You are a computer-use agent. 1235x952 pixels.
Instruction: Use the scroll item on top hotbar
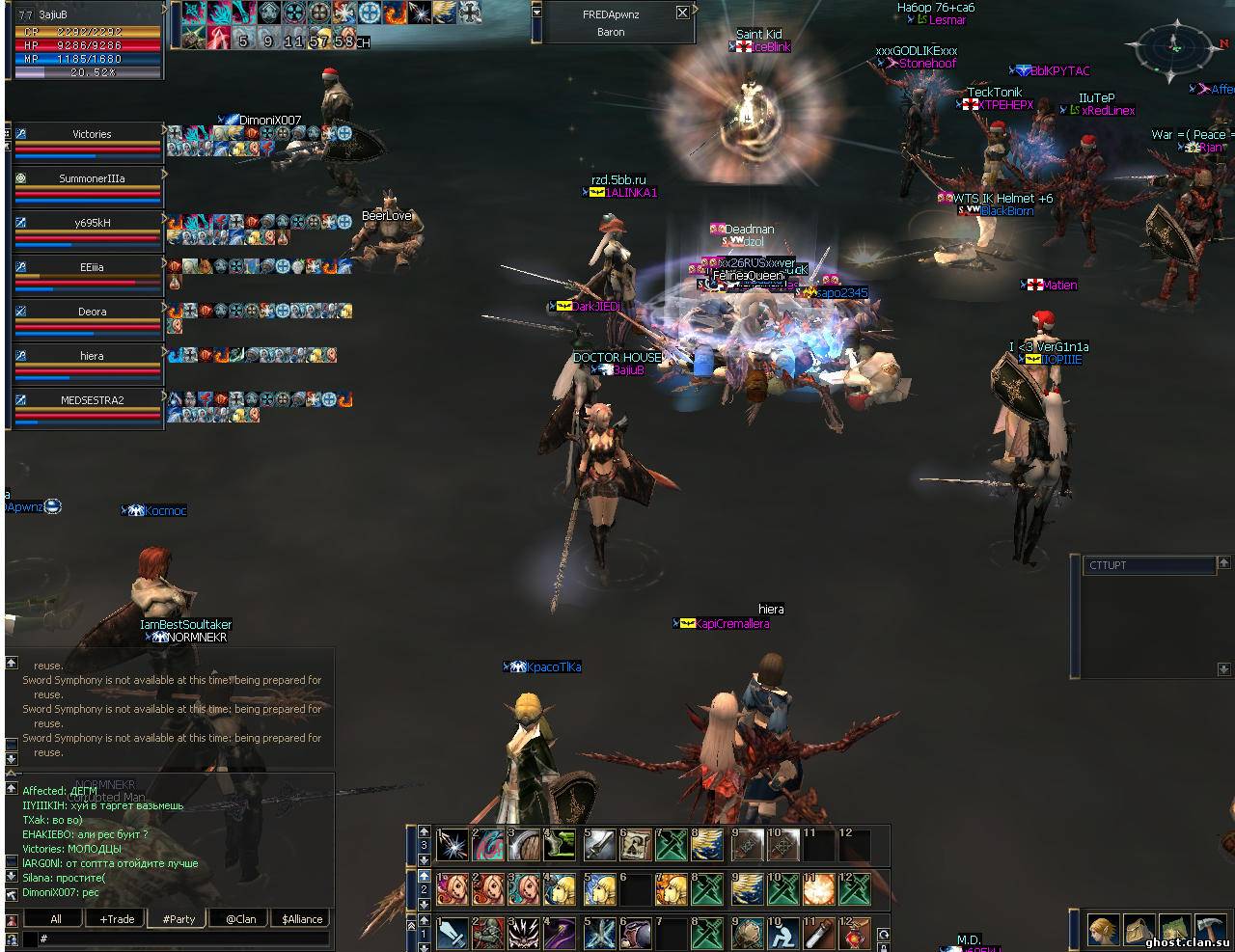[634, 845]
